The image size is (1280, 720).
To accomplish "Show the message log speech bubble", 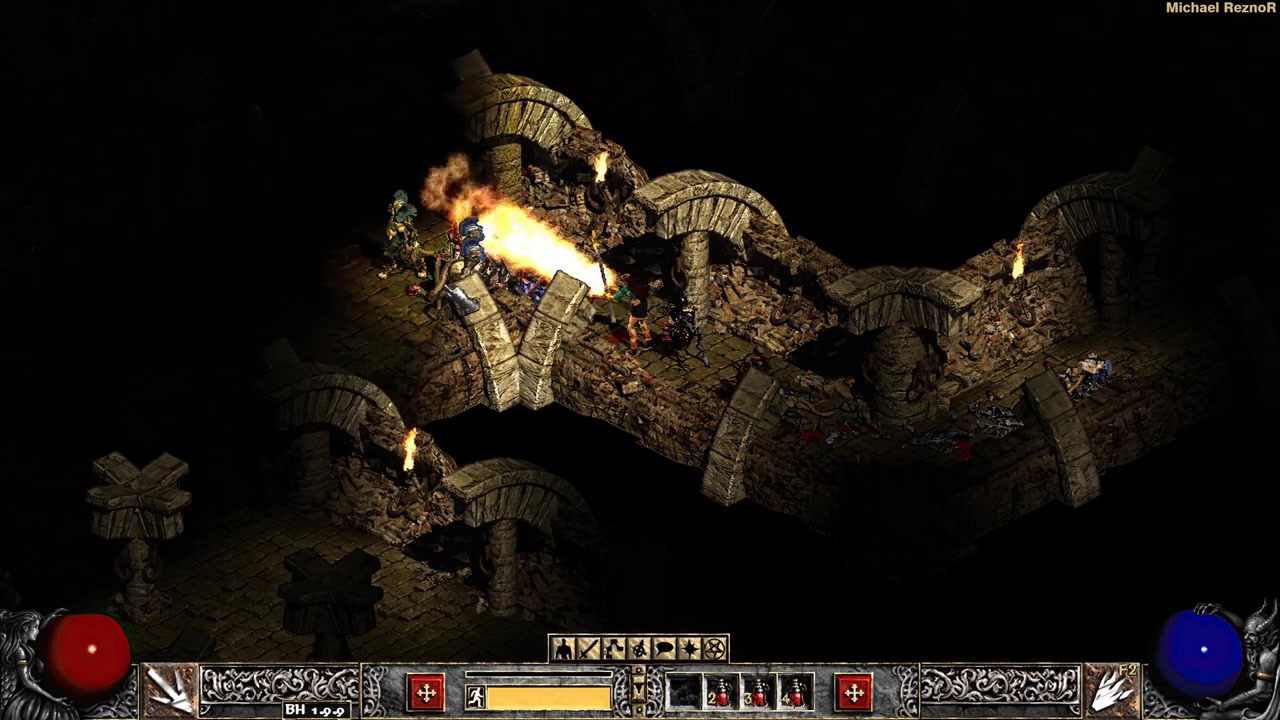I will click(664, 650).
